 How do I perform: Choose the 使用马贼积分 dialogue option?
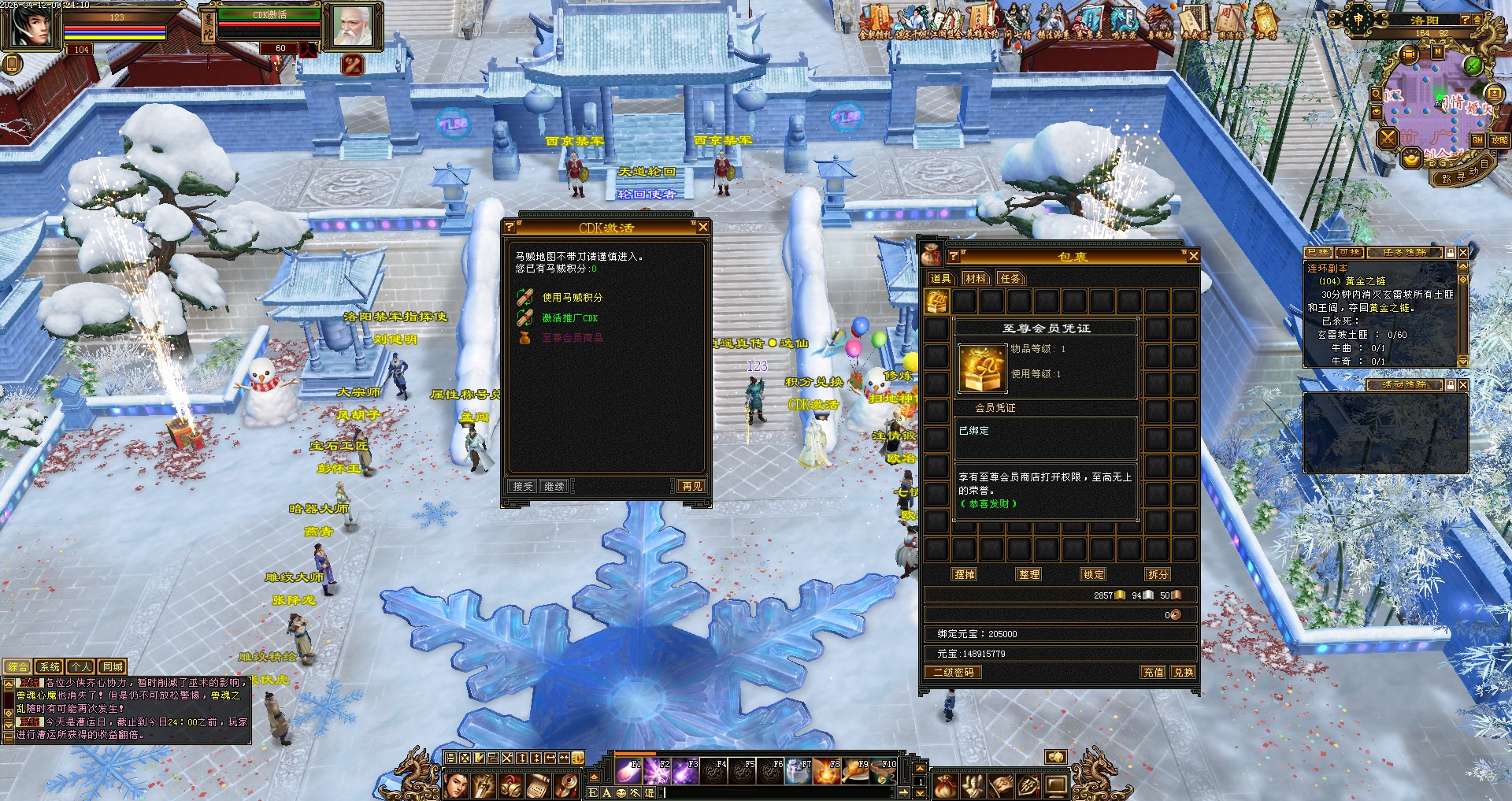(x=572, y=298)
